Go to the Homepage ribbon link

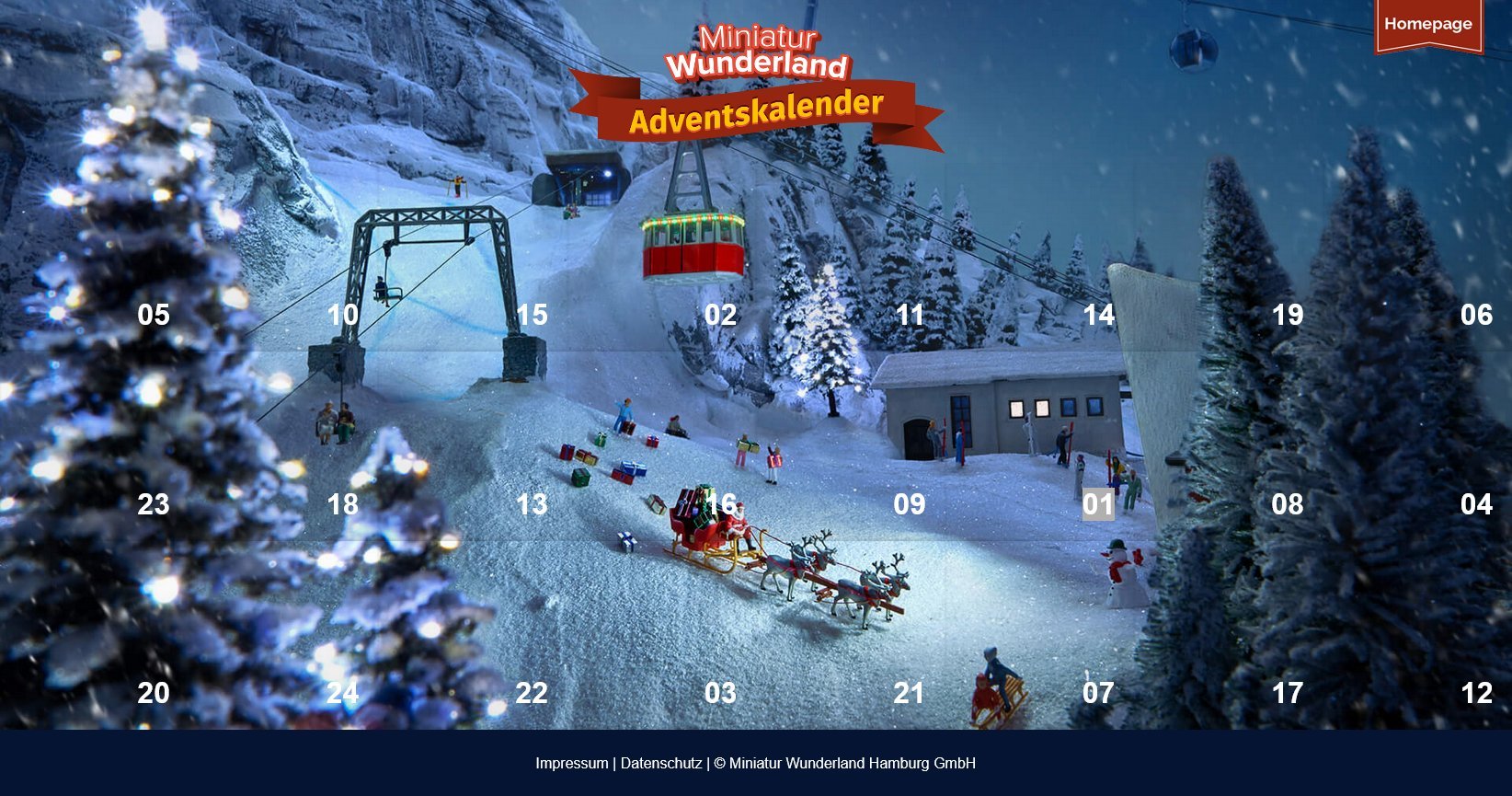click(1427, 25)
